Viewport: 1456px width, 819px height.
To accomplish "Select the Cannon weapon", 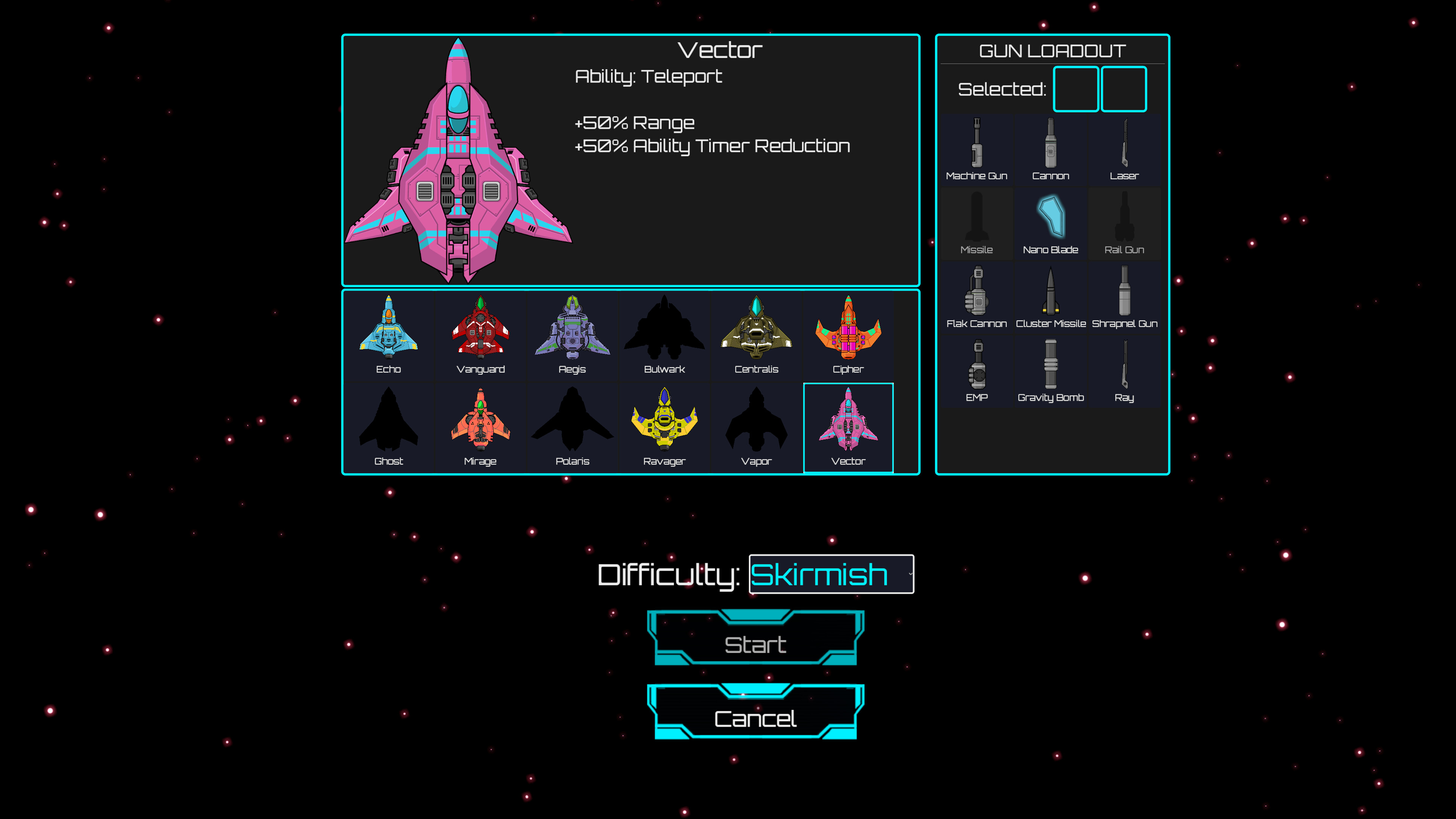I will click(1051, 148).
